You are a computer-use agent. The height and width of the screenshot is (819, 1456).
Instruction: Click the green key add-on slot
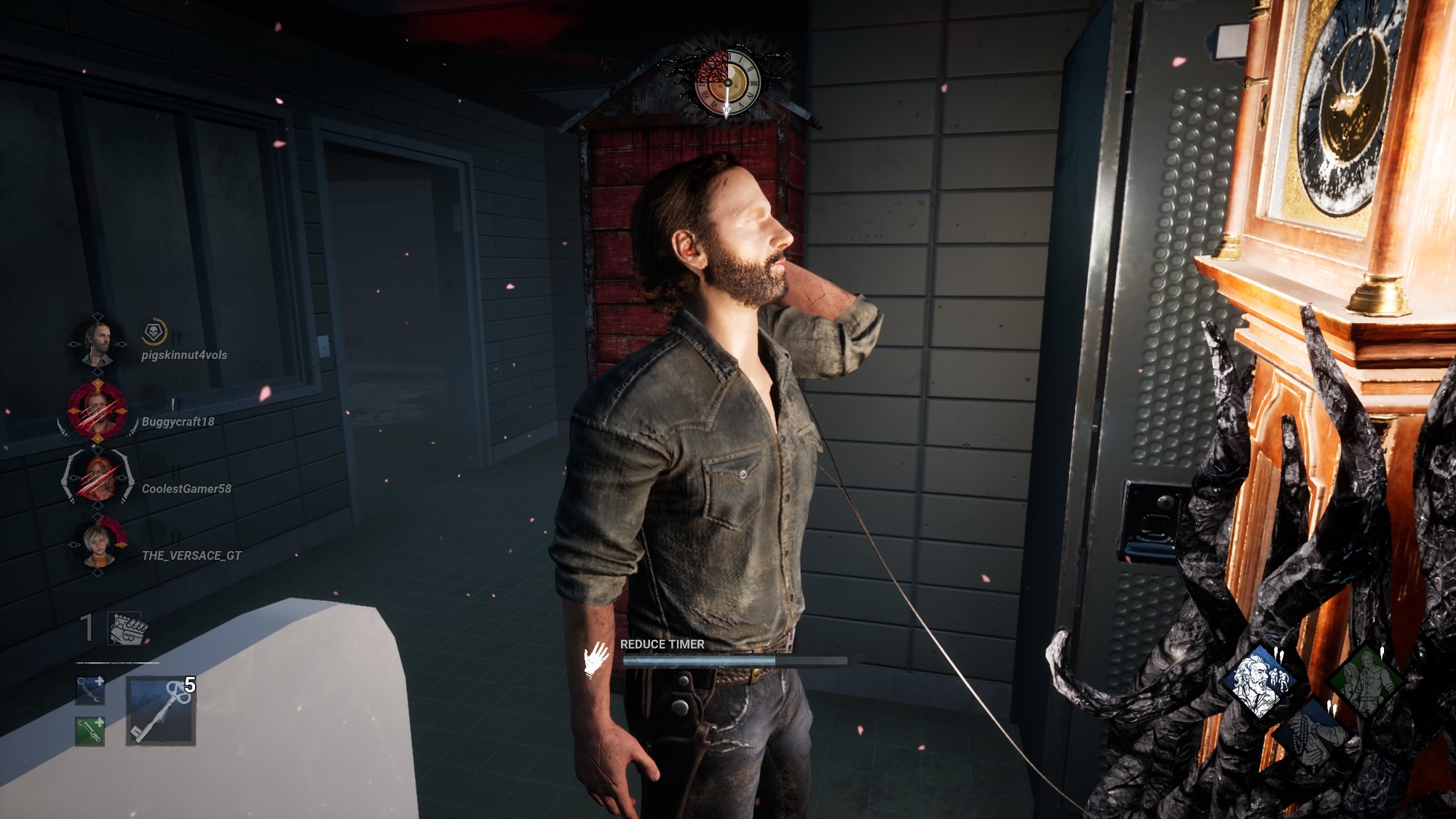tap(90, 731)
